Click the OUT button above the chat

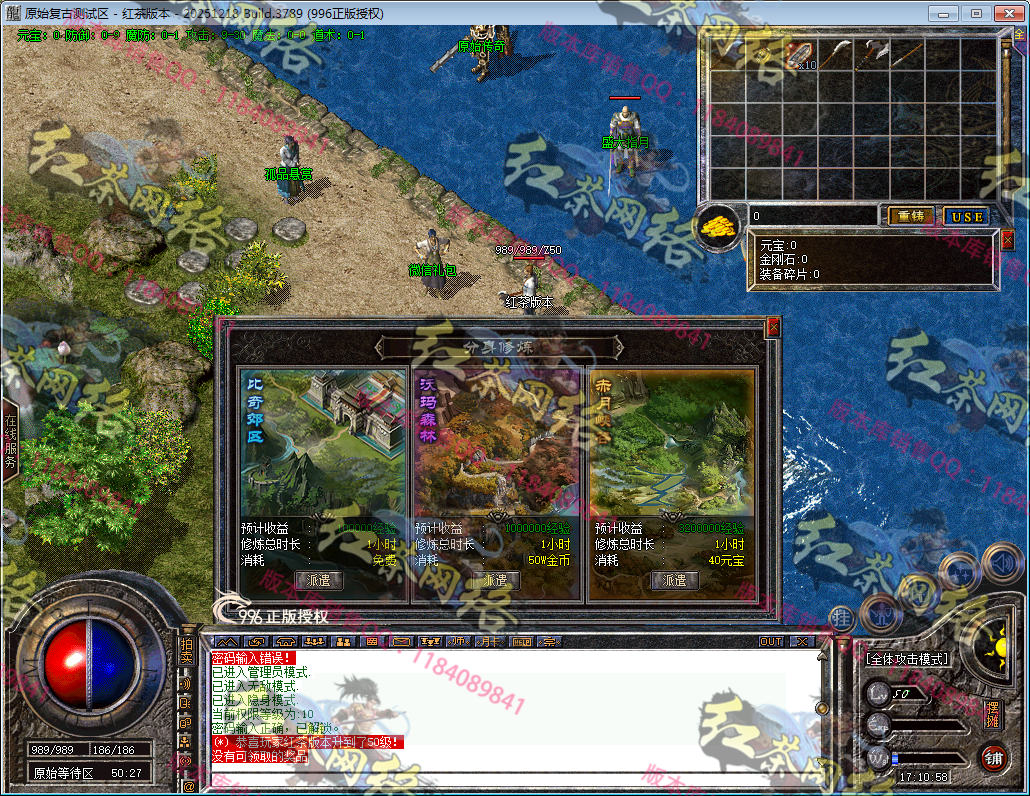pos(771,641)
